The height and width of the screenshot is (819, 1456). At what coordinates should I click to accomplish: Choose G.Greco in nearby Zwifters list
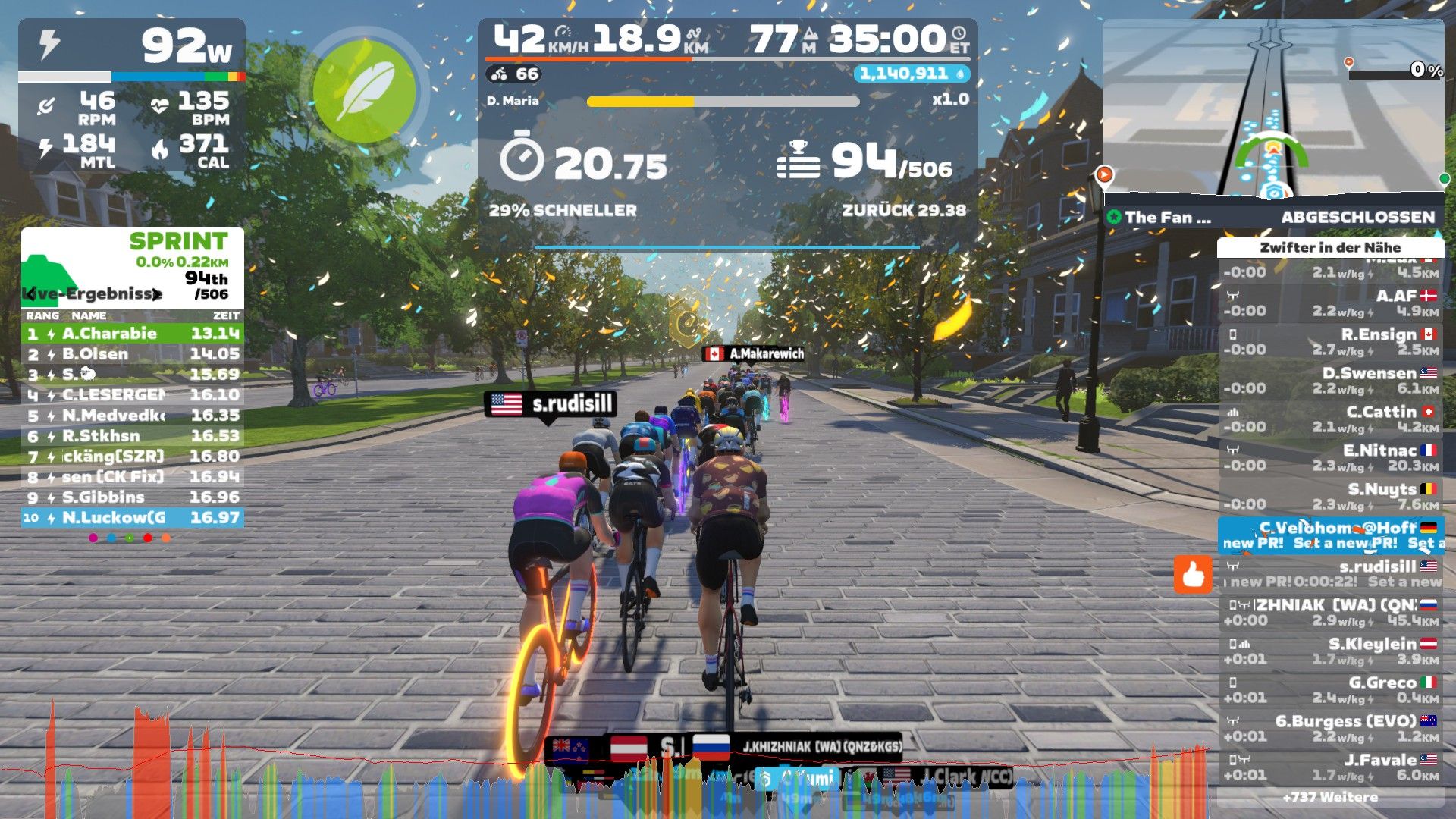pos(1331,689)
